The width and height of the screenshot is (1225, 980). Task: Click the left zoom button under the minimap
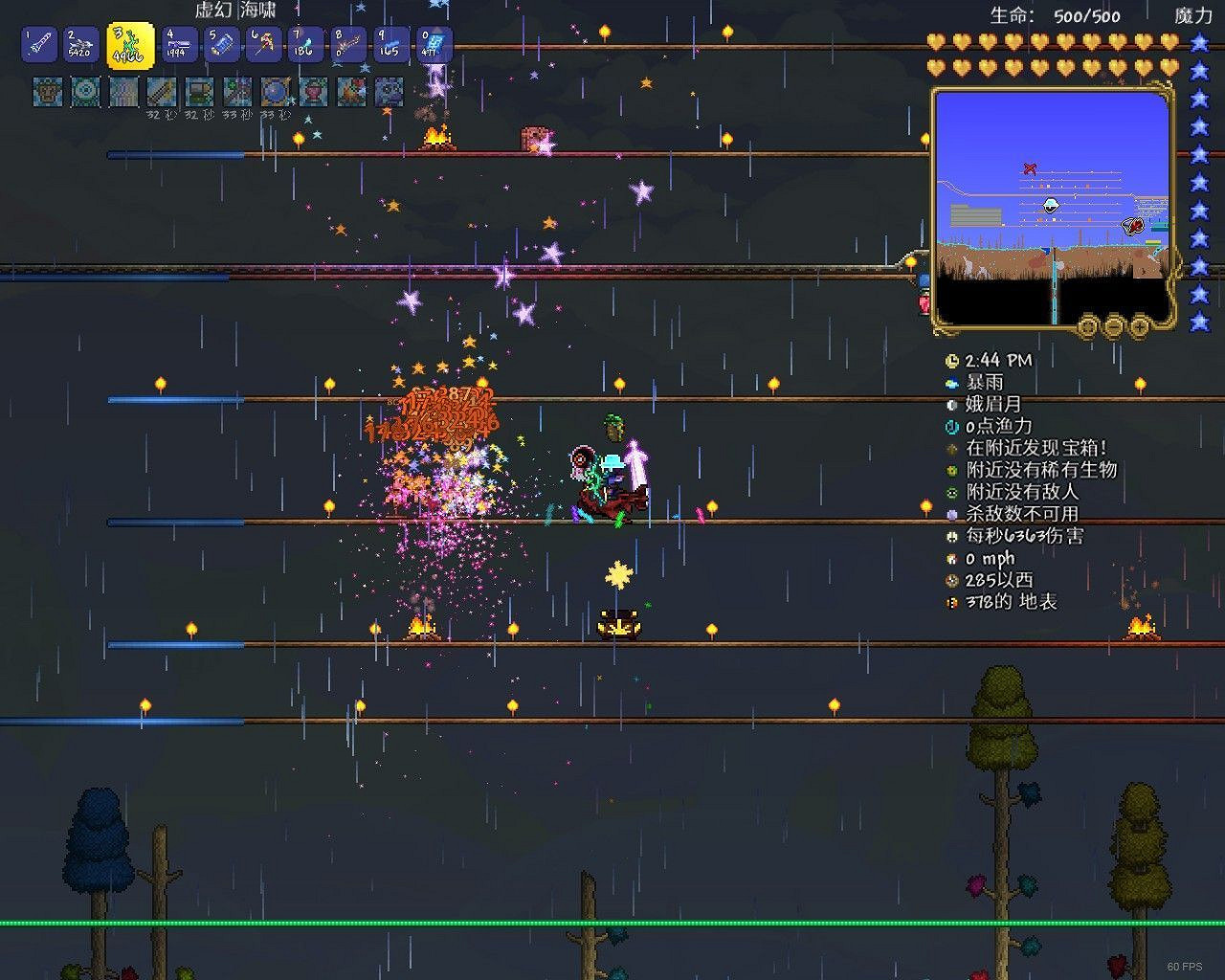click(1087, 326)
